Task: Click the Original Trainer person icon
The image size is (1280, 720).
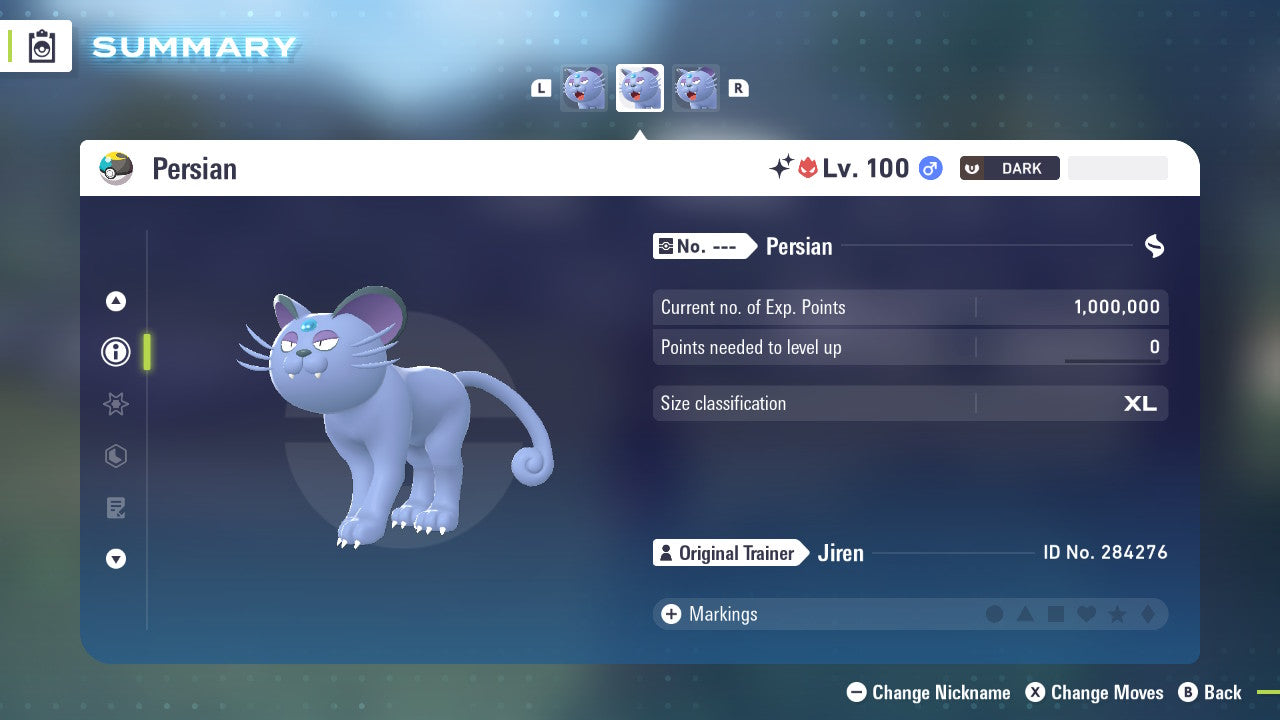Action: (x=666, y=552)
